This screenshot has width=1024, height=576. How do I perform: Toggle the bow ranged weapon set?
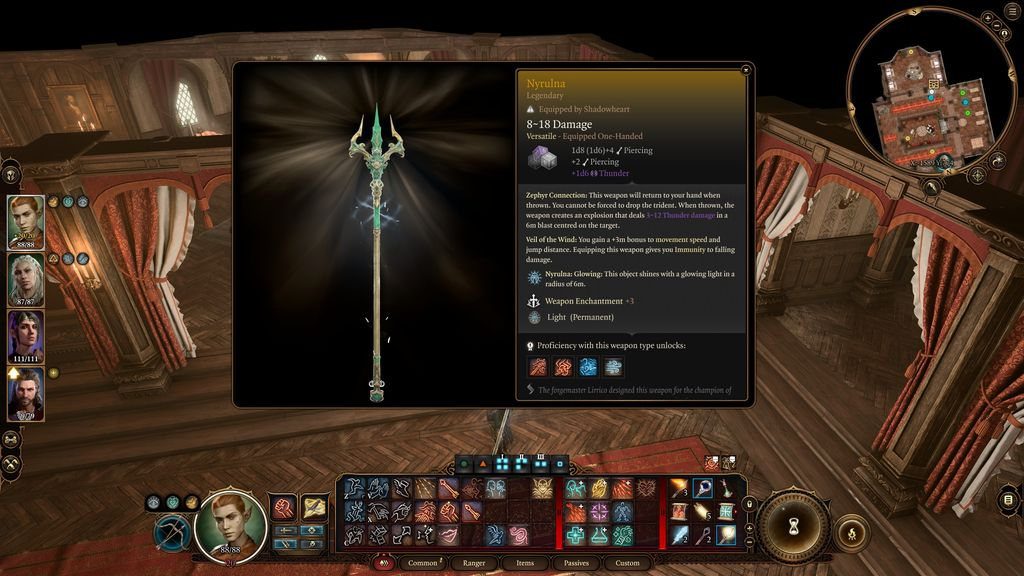click(171, 531)
